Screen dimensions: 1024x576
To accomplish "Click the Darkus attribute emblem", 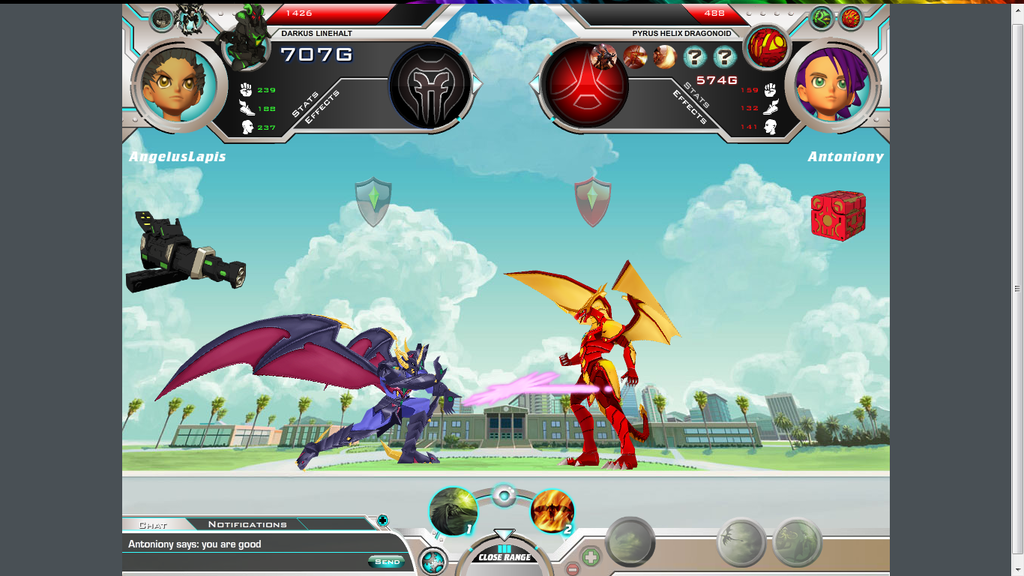I will (429, 85).
